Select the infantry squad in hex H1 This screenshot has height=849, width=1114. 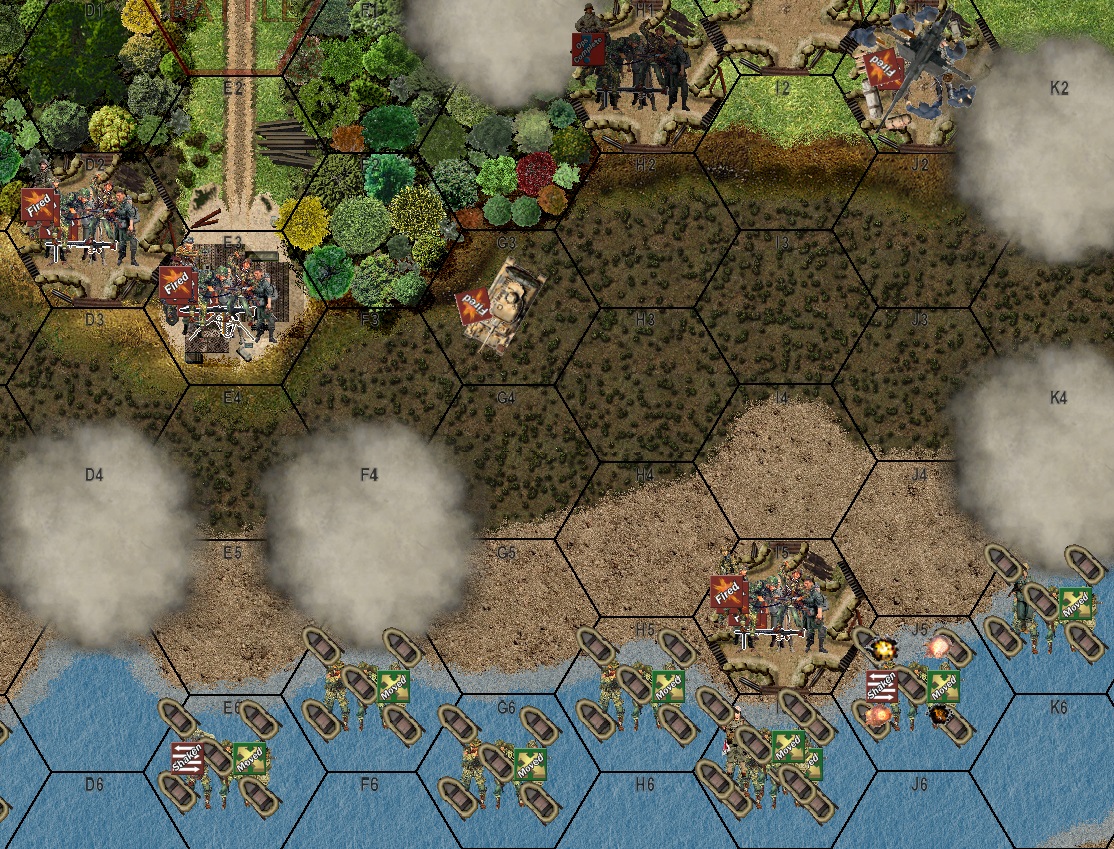[x=638, y=62]
